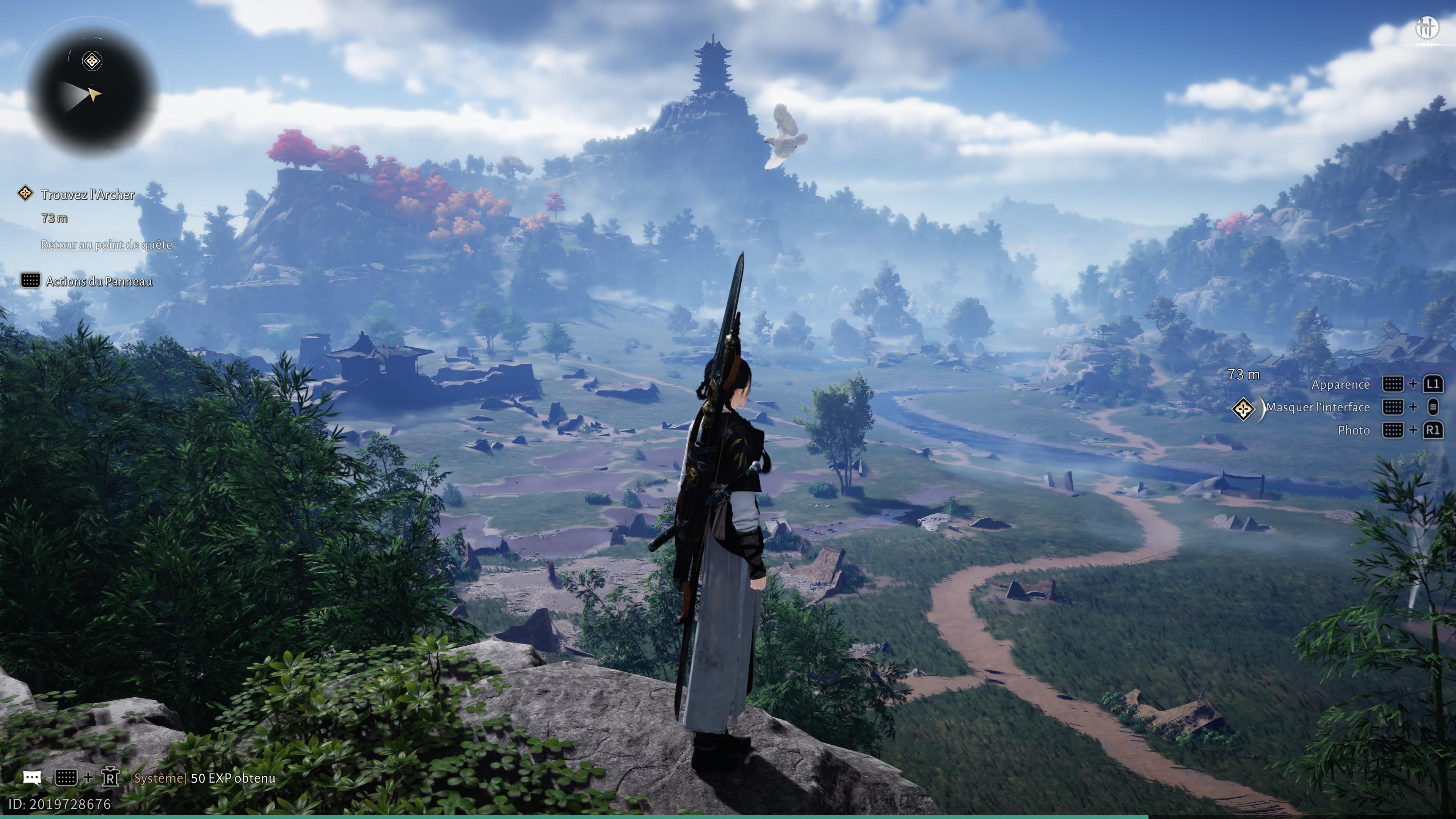Click Retour au point de quête

coord(106,244)
